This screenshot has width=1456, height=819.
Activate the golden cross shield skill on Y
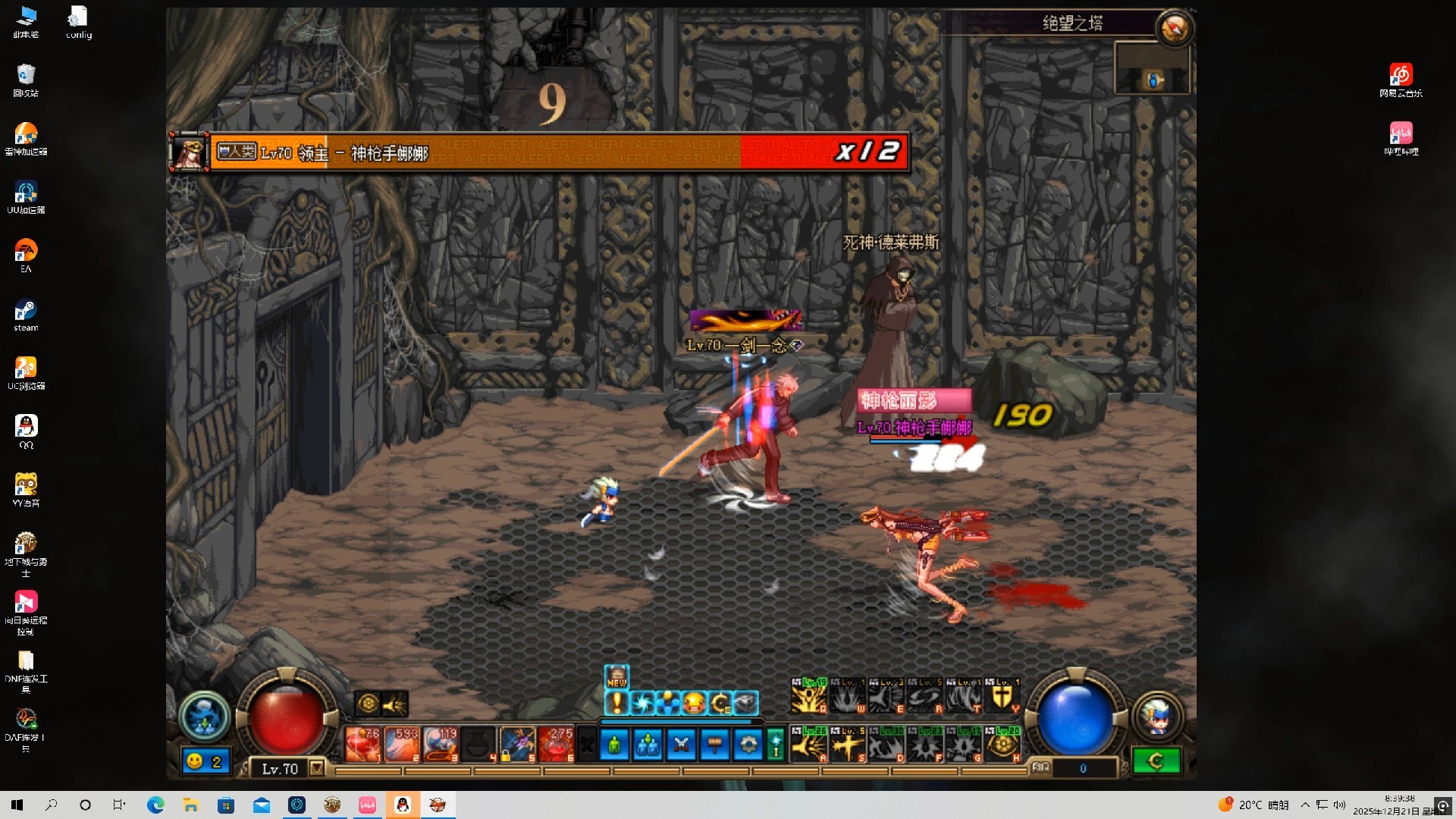click(x=1002, y=695)
